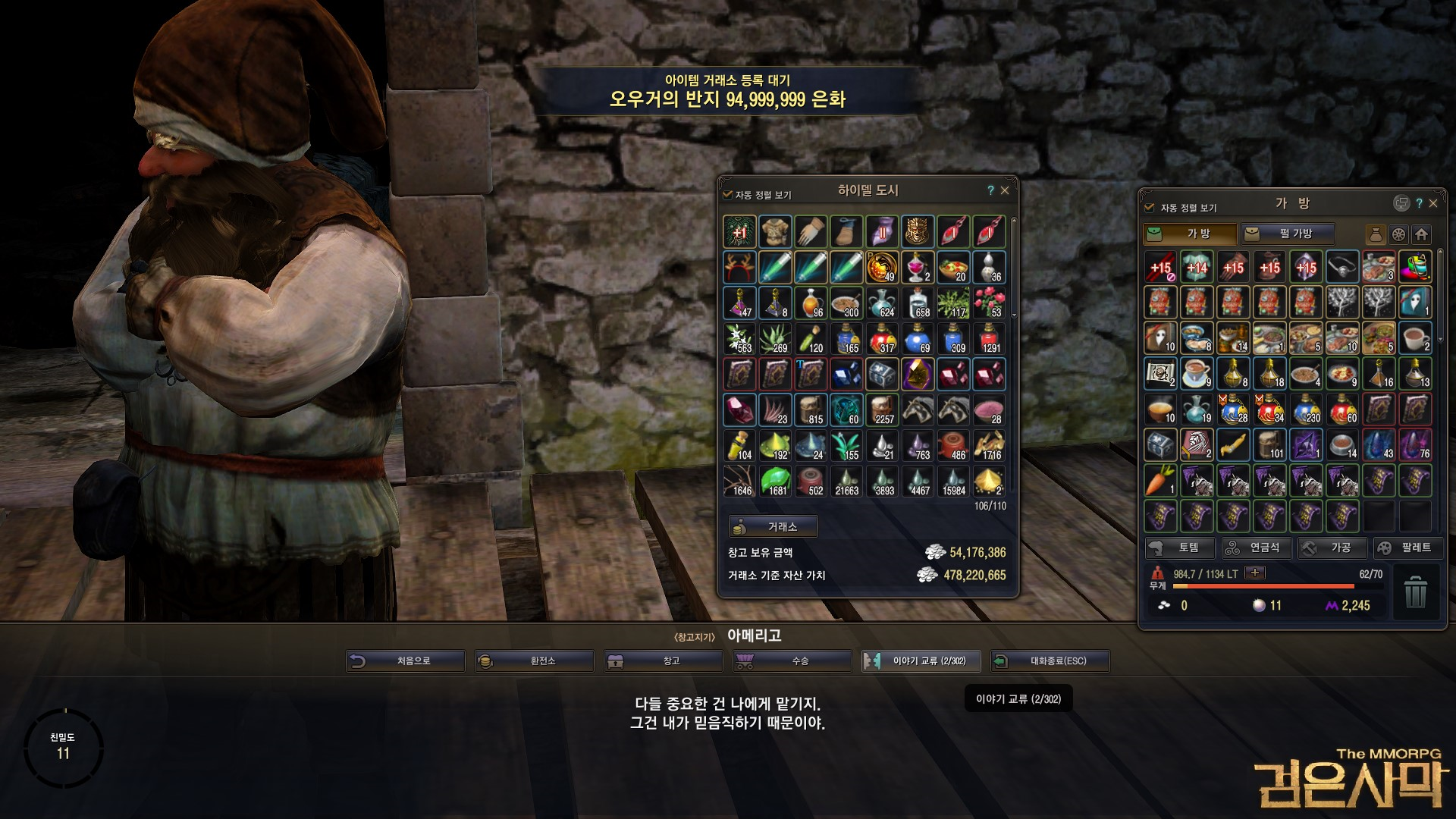Viewport: 1456px width, 819px height.
Task: Close the 가방 inventory window
Action: click(x=1433, y=203)
